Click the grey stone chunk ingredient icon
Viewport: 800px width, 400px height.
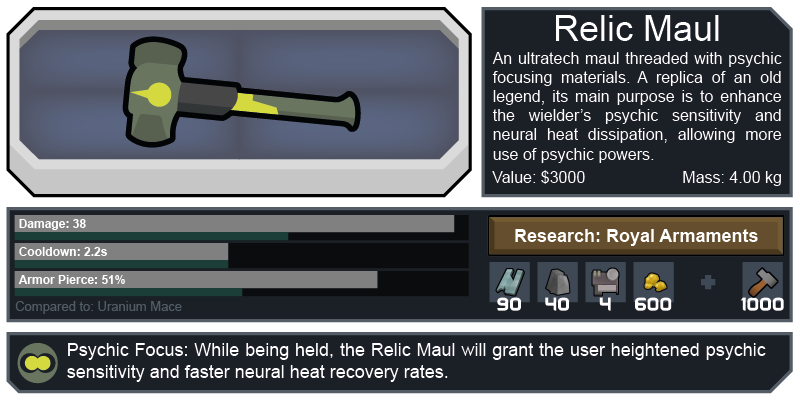pos(557,281)
